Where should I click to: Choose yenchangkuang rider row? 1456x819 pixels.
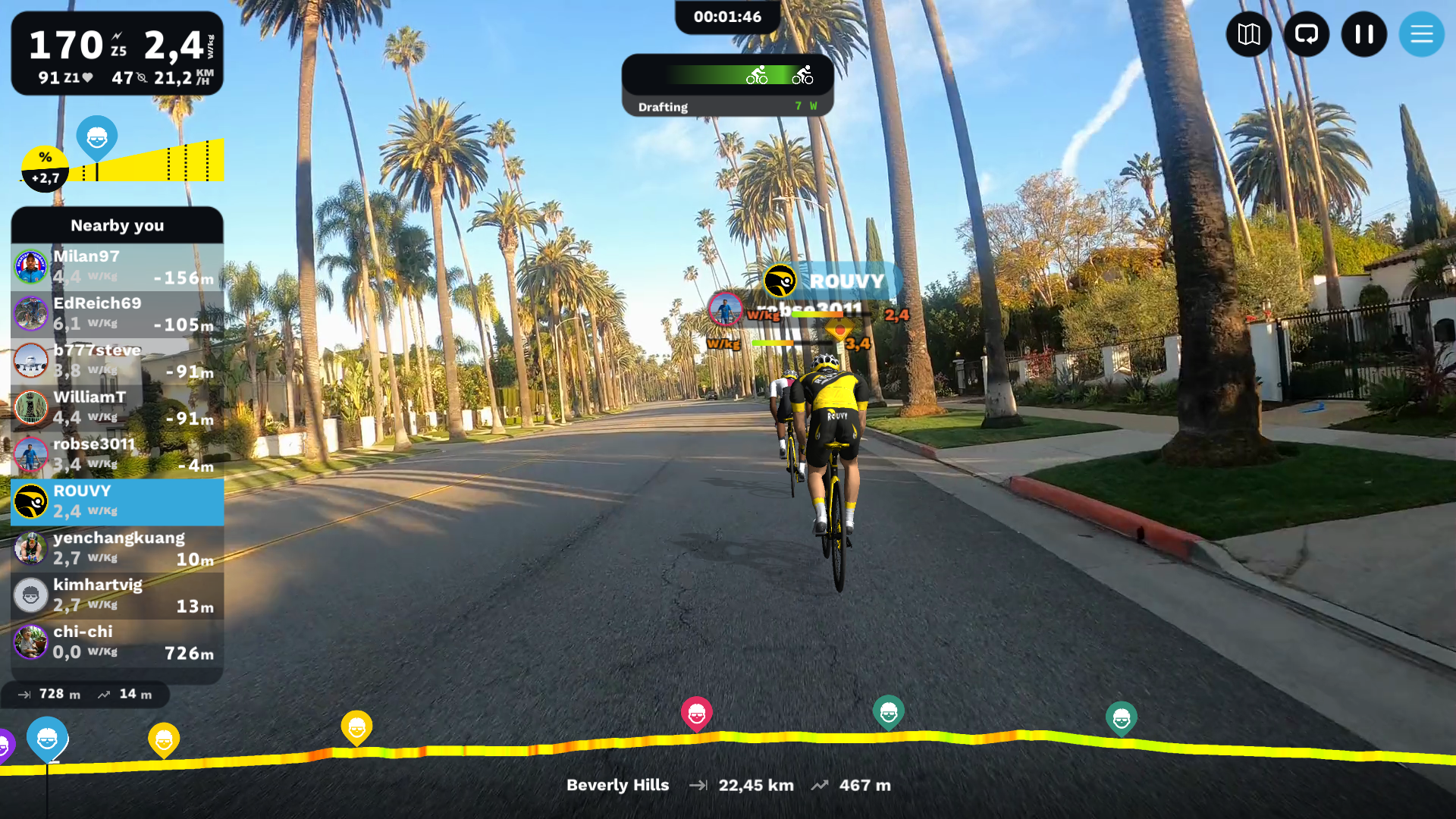pos(118,549)
